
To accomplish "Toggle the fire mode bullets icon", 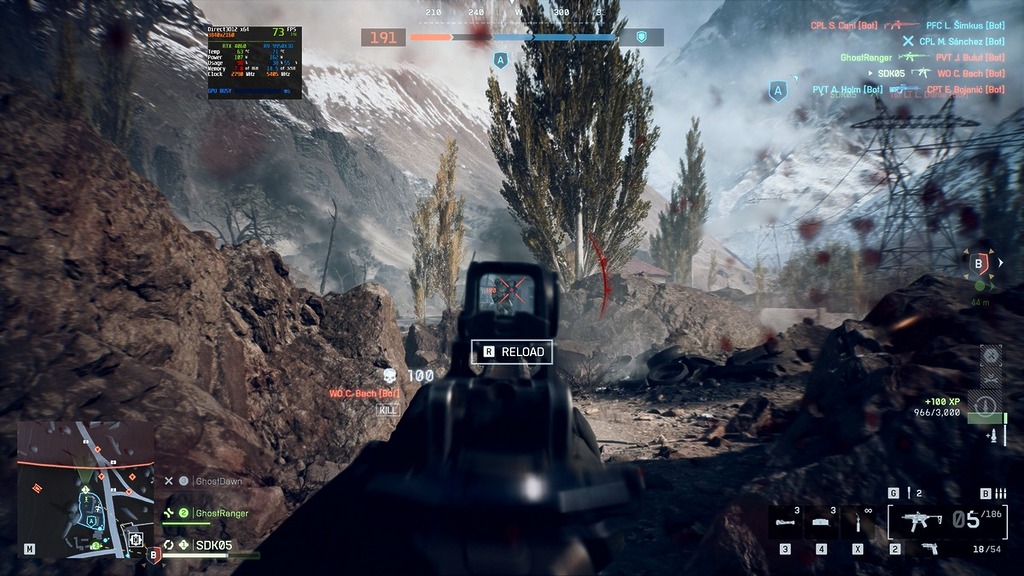I will (1000, 493).
